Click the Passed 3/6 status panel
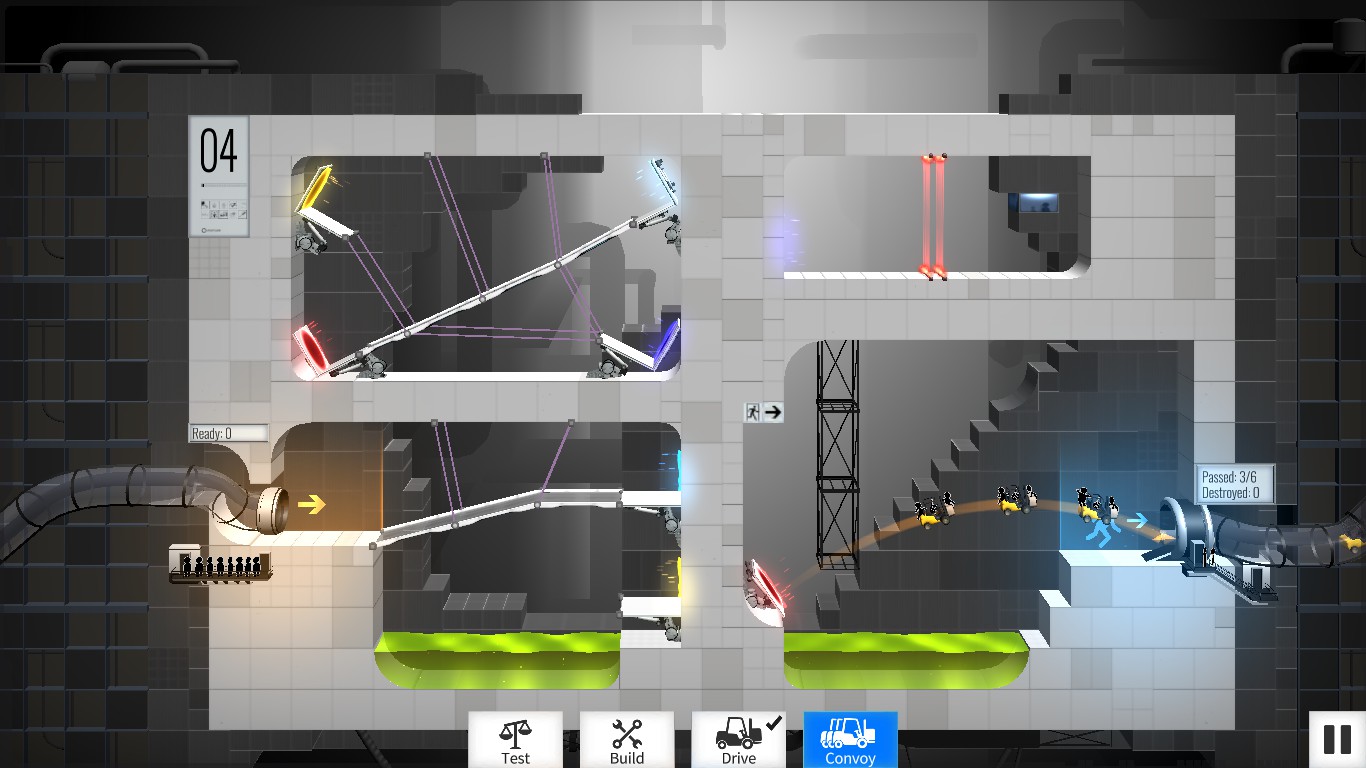 click(x=1236, y=483)
